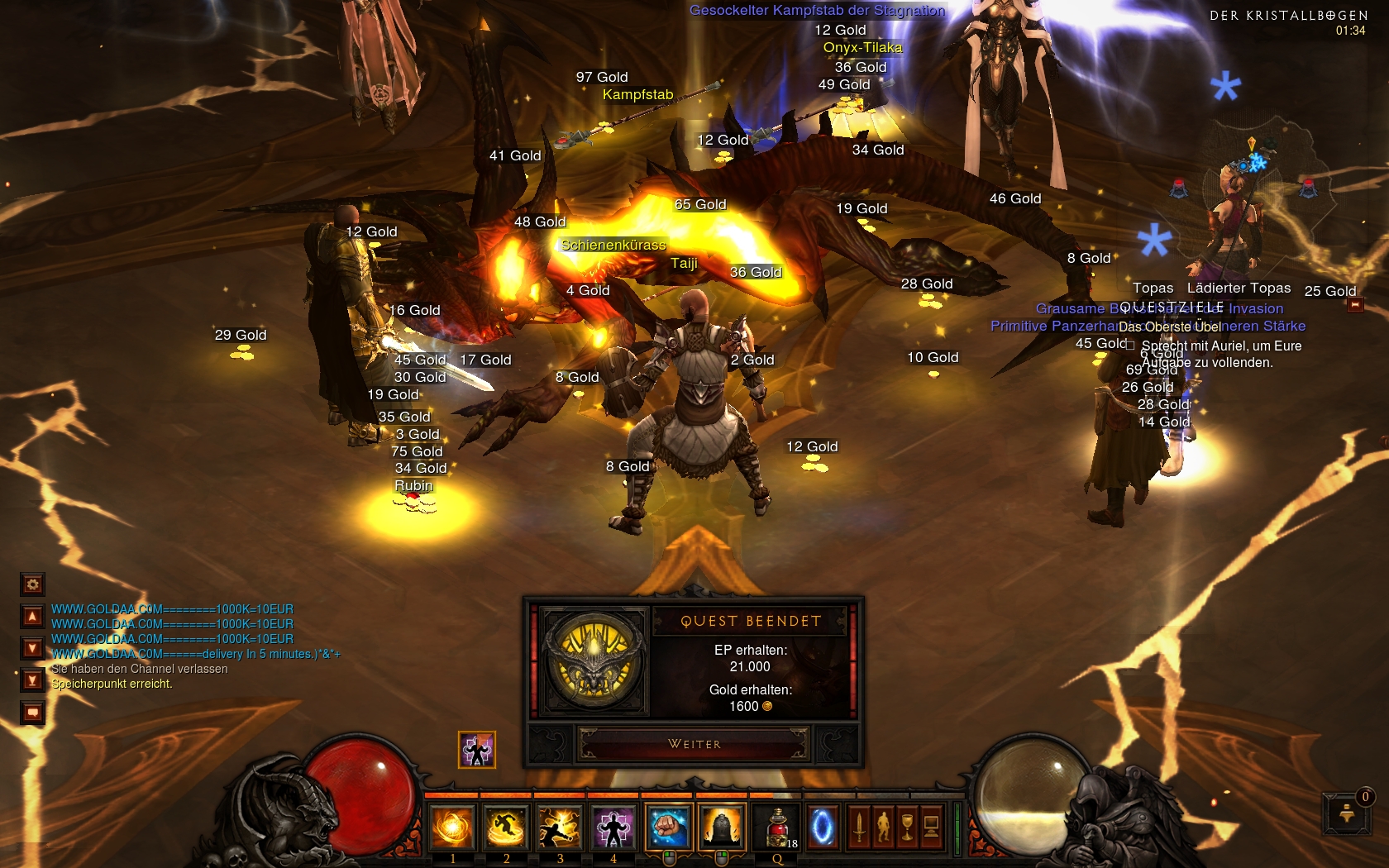Open the inventory via sword icon

point(859,827)
